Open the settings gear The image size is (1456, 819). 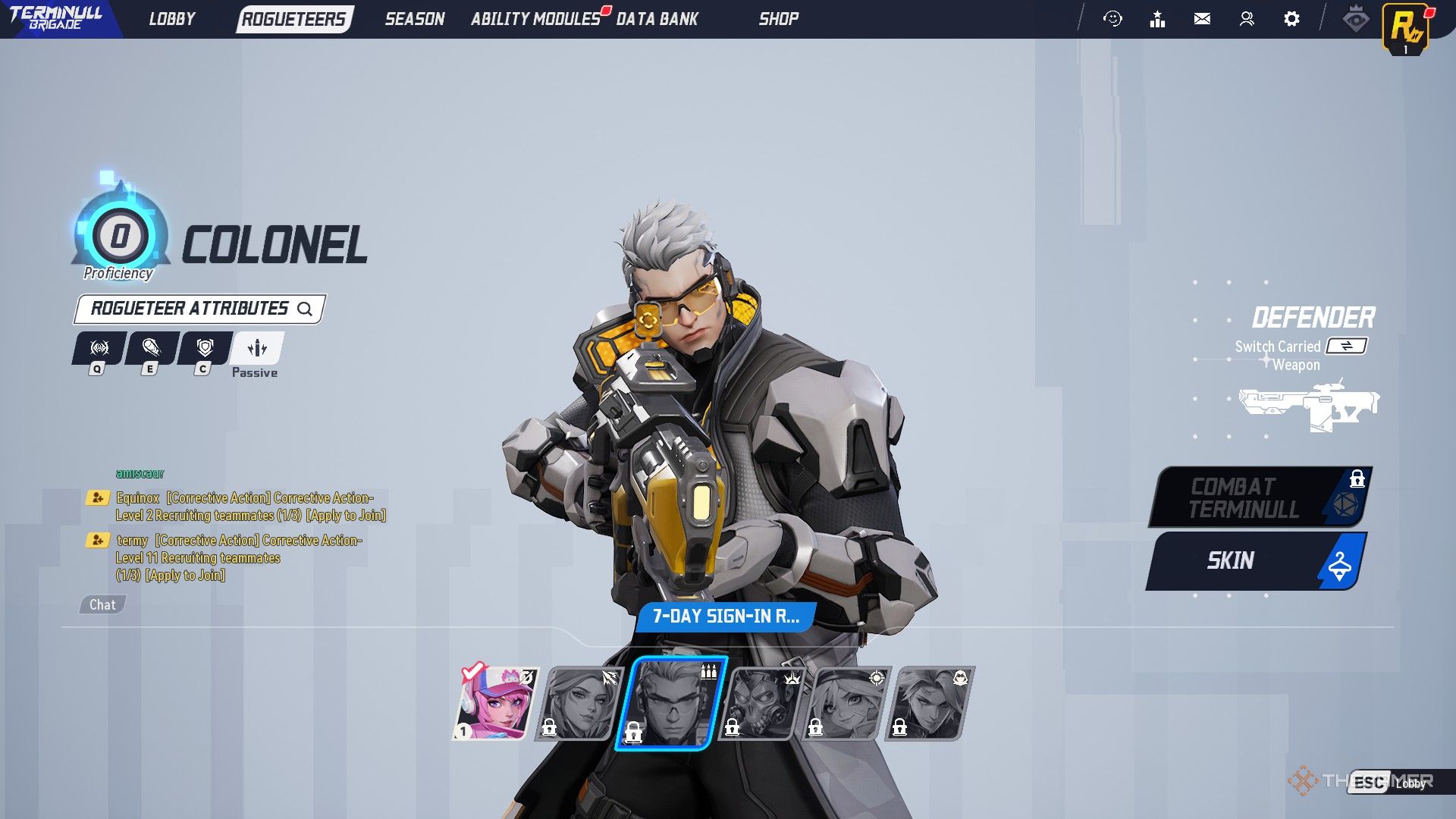tap(1292, 19)
